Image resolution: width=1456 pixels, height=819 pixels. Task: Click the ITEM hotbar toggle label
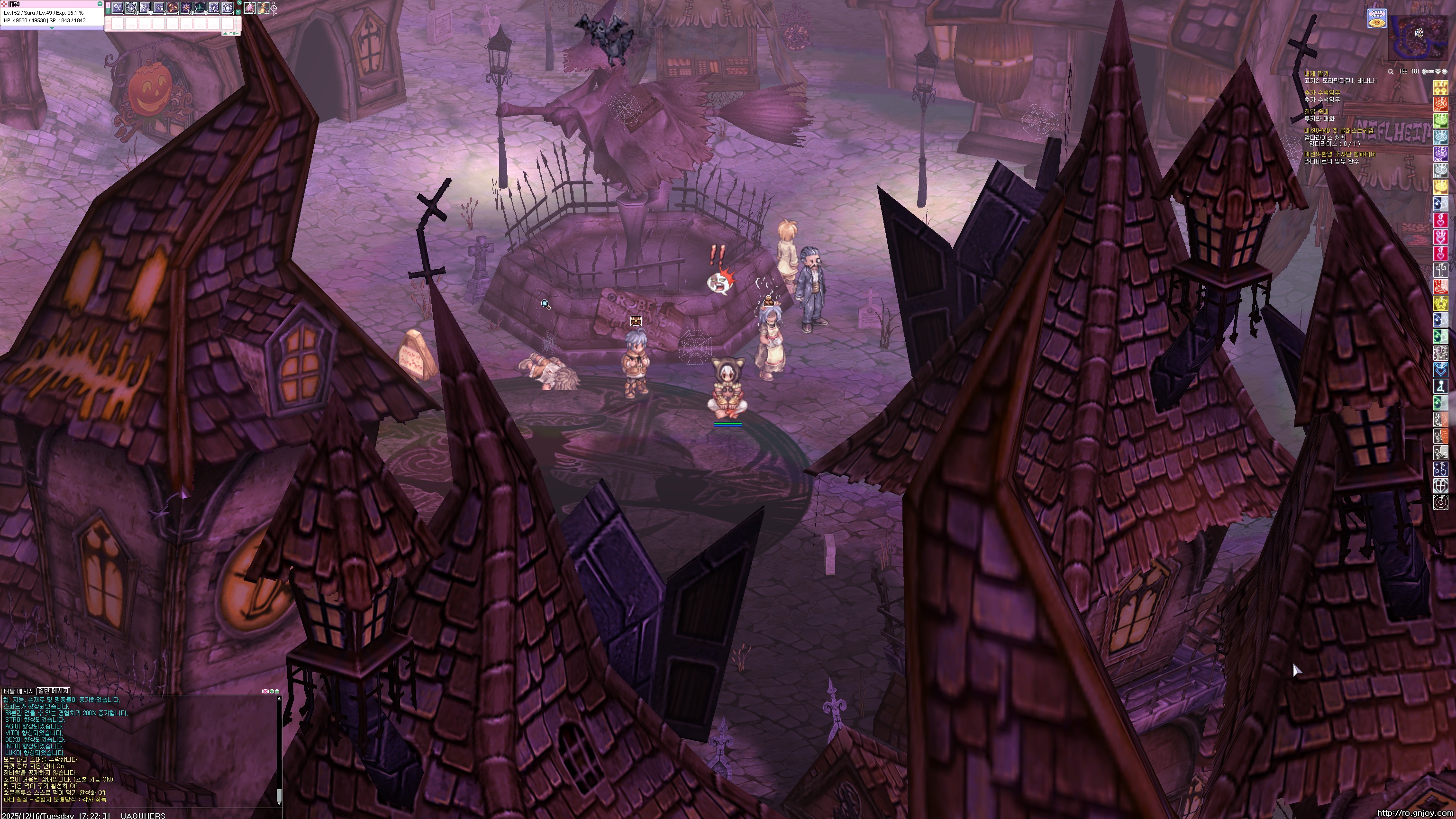point(232,34)
